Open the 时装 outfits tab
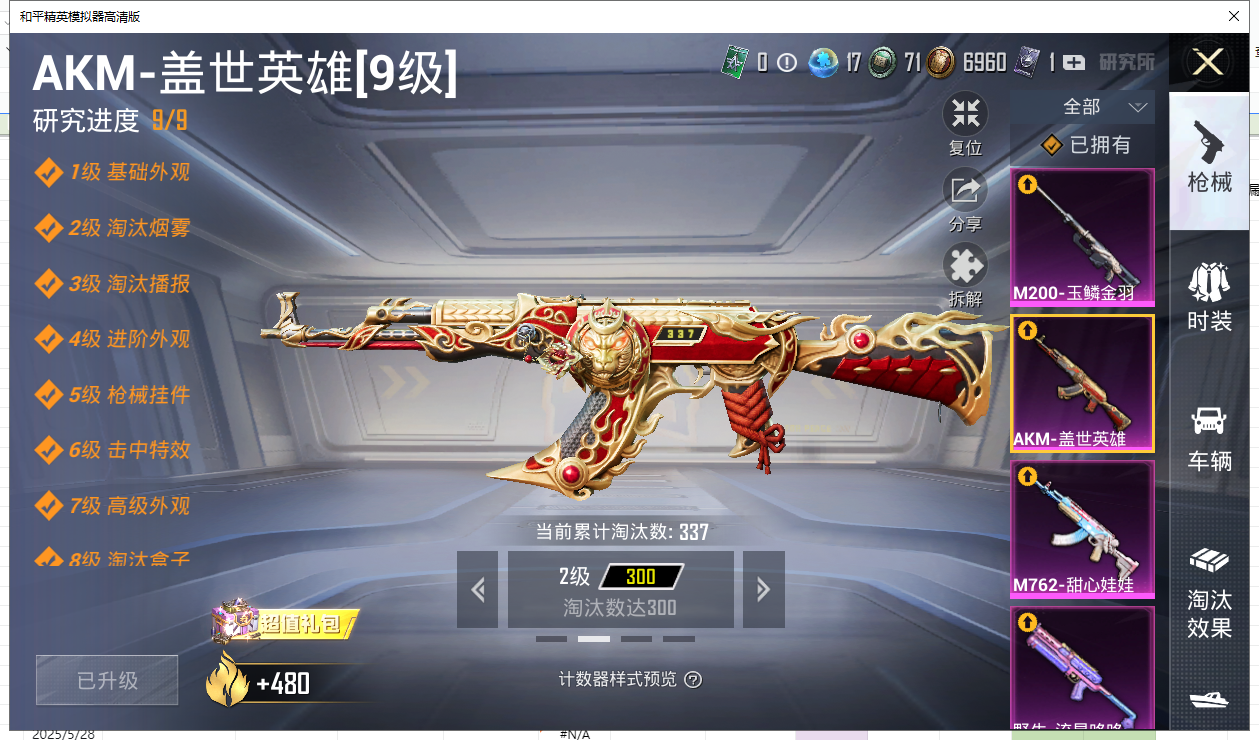Screen dimensions: 1259x740 coord(1209,298)
